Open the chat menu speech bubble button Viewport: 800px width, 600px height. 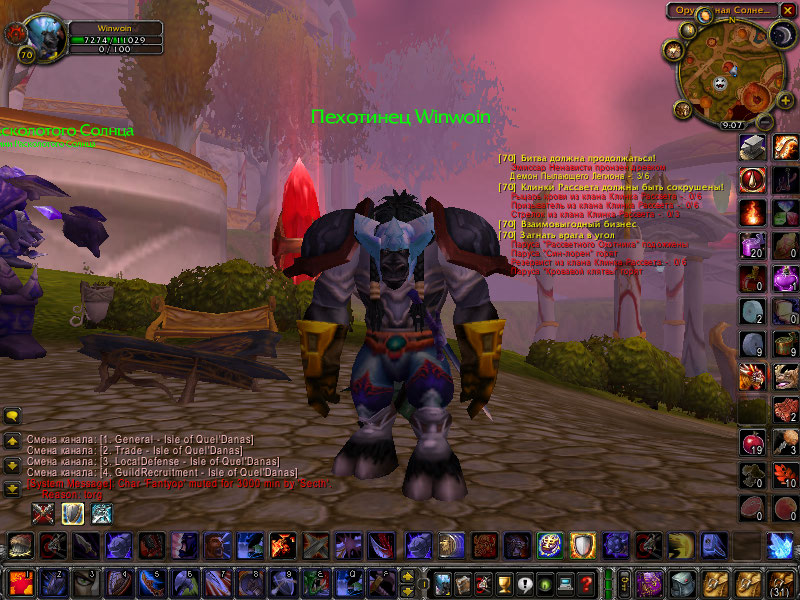pyautogui.click(x=12, y=415)
